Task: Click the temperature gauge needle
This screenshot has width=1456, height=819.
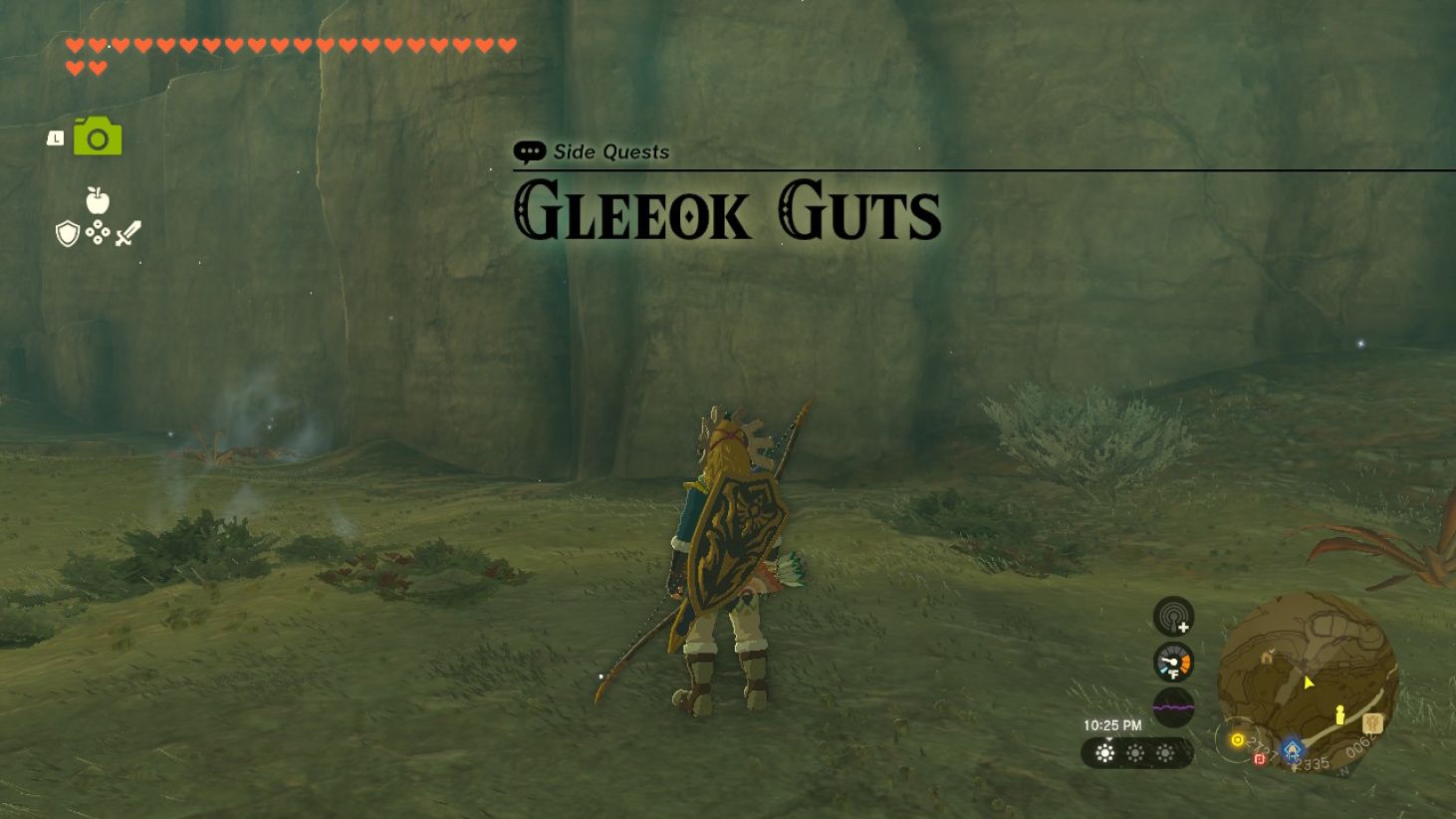Action: click(1172, 661)
